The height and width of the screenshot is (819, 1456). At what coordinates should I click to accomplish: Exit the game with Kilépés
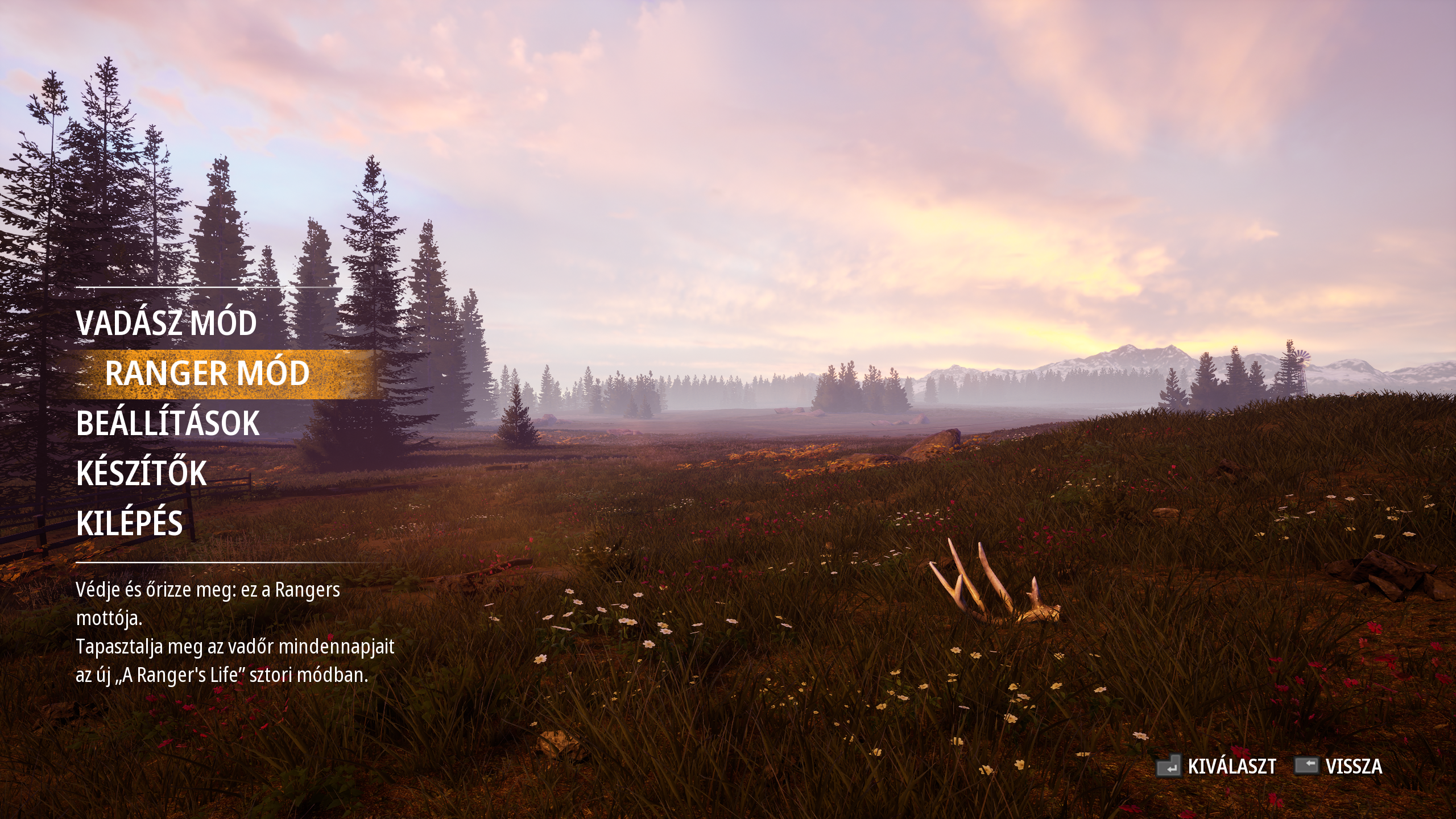(x=130, y=523)
